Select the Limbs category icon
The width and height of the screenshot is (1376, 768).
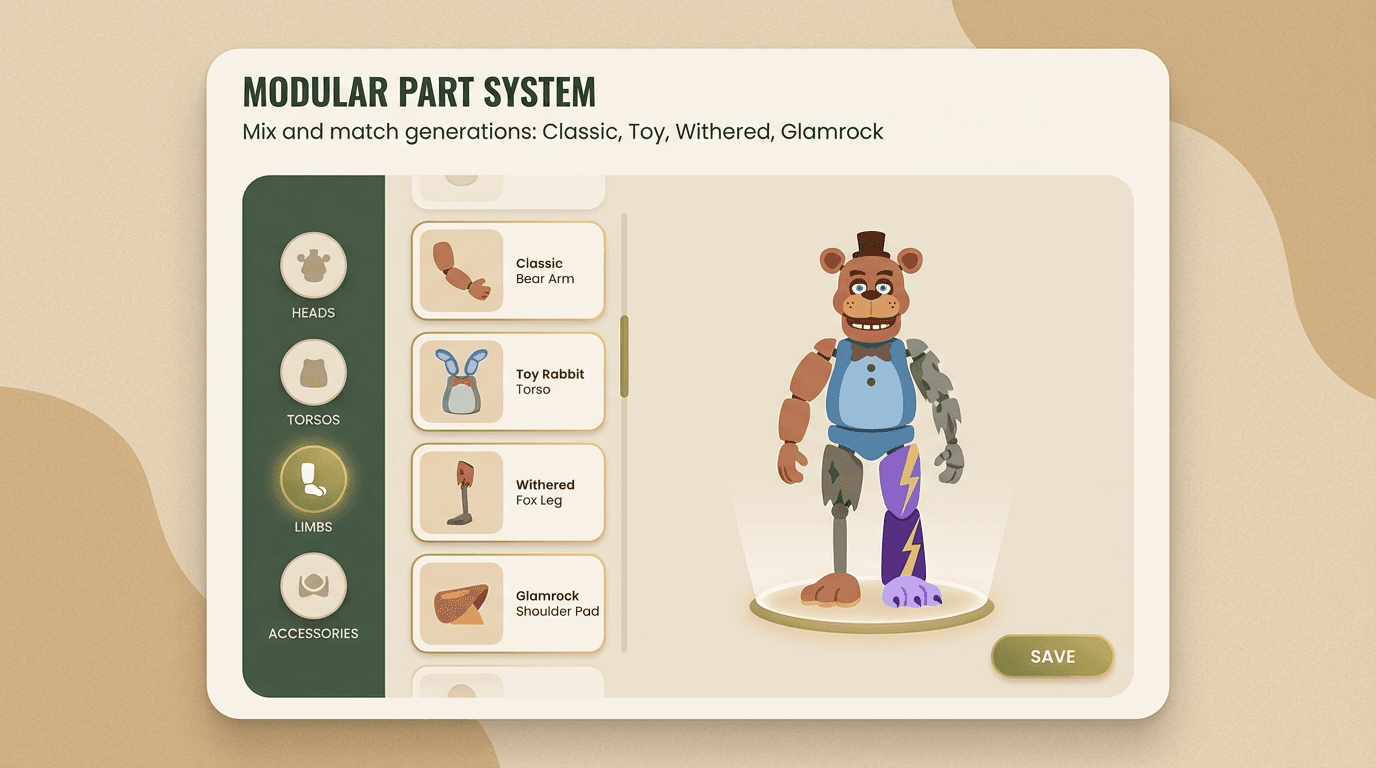(x=313, y=481)
